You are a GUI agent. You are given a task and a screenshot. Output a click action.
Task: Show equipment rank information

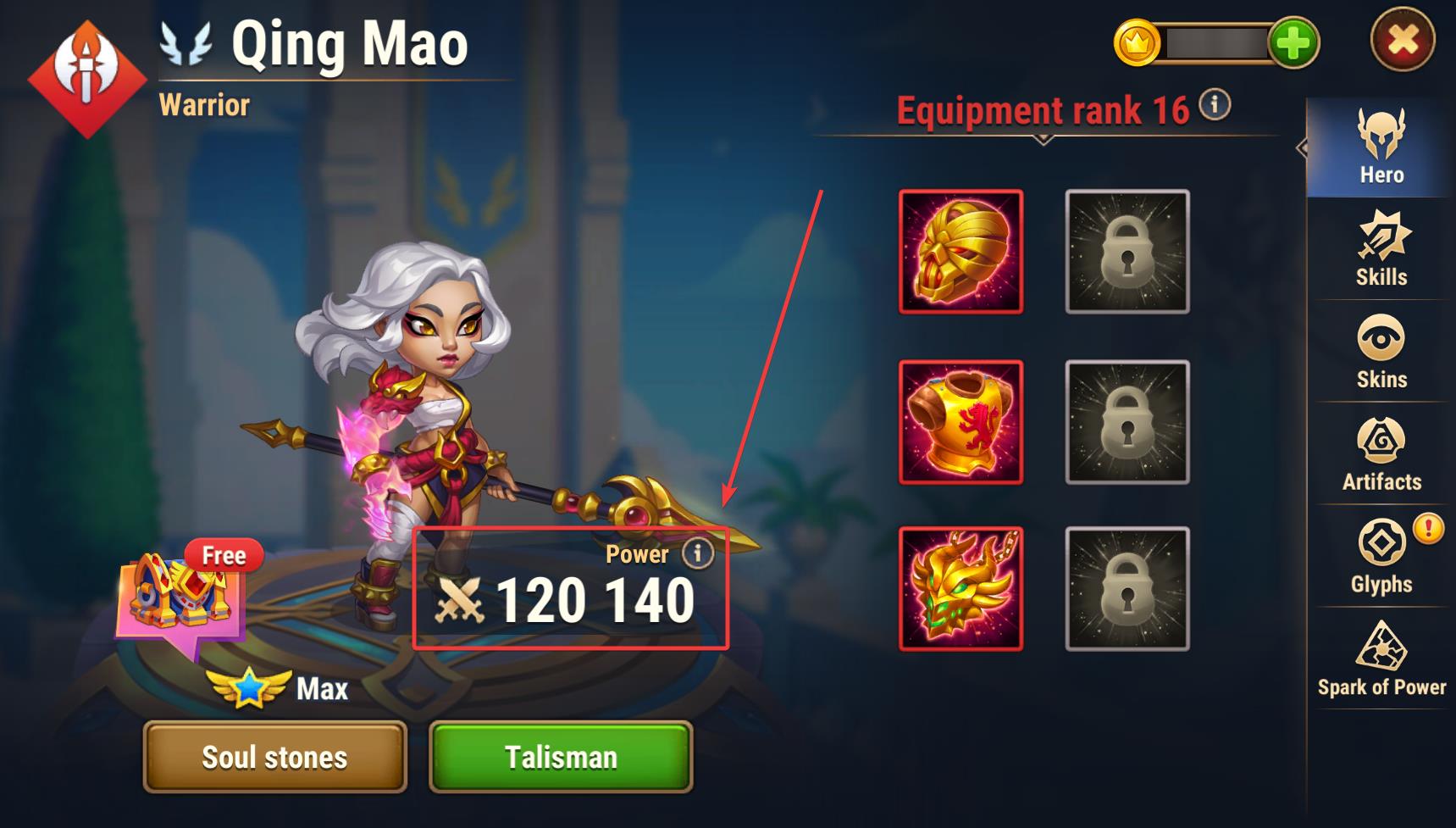click(1215, 105)
